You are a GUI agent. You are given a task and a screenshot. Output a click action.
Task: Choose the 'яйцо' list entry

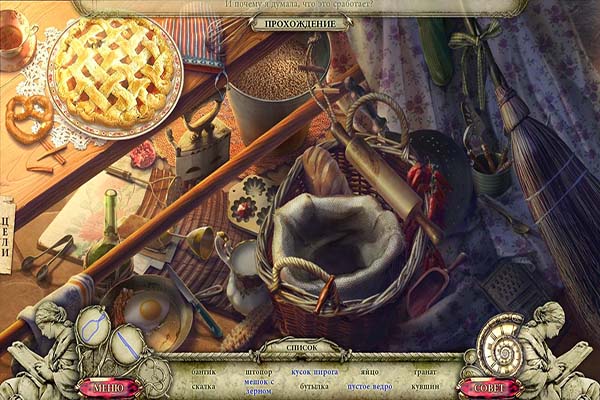[x=370, y=371]
